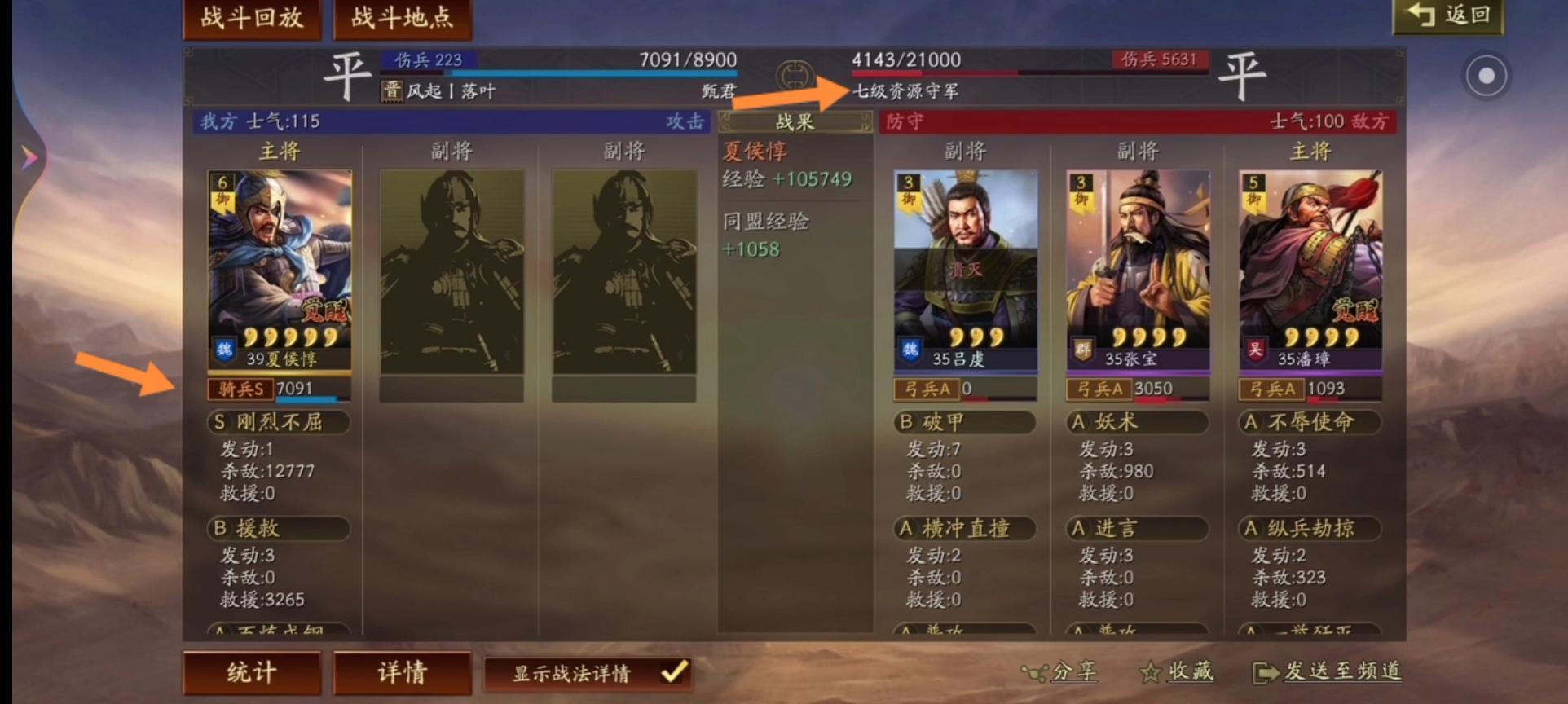This screenshot has width=1568, height=704.
Task: Click the 弓兵A badge under 张宝
Action: click(1099, 389)
